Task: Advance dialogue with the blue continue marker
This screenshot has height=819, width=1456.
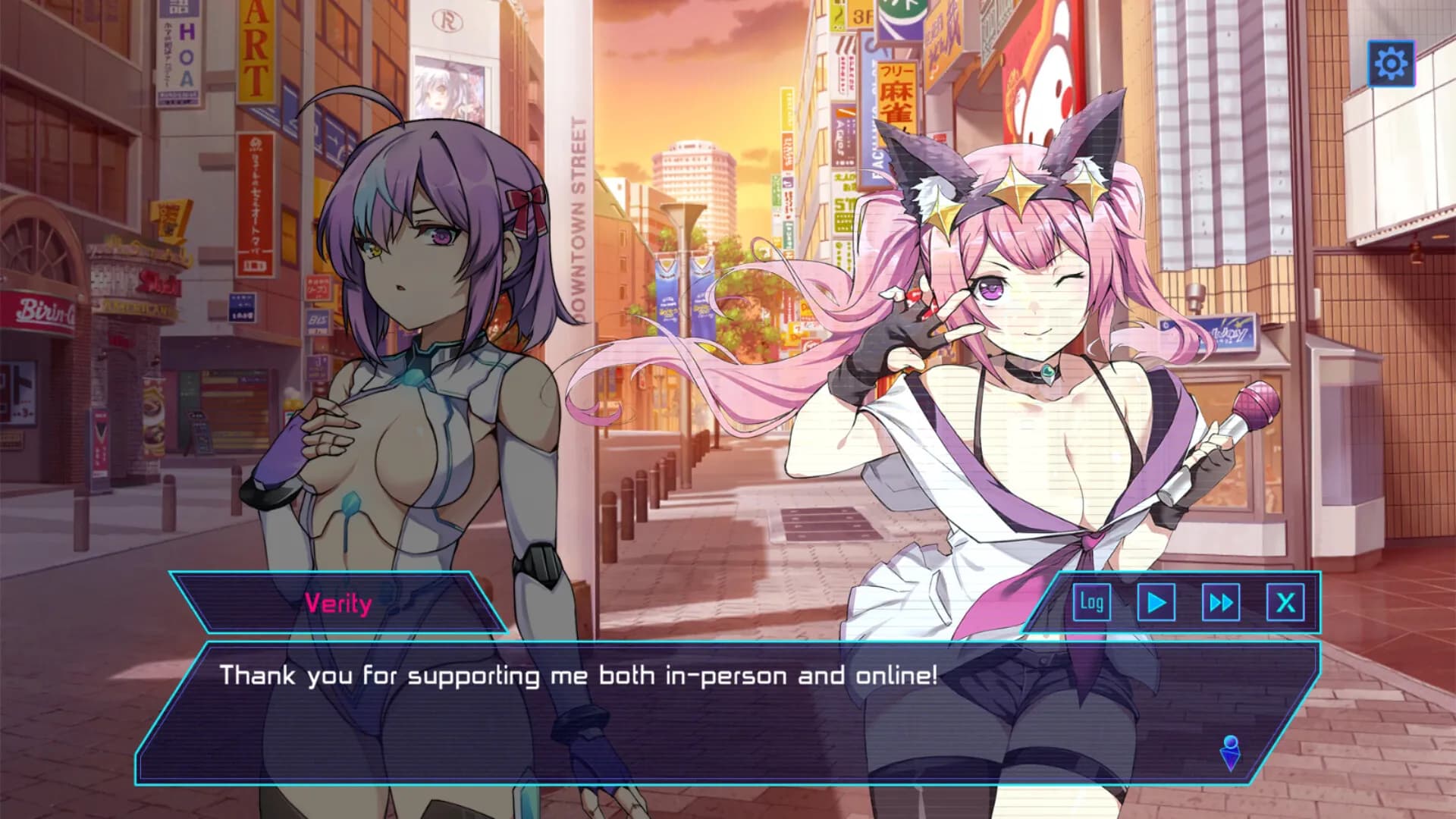Action: tap(1230, 752)
